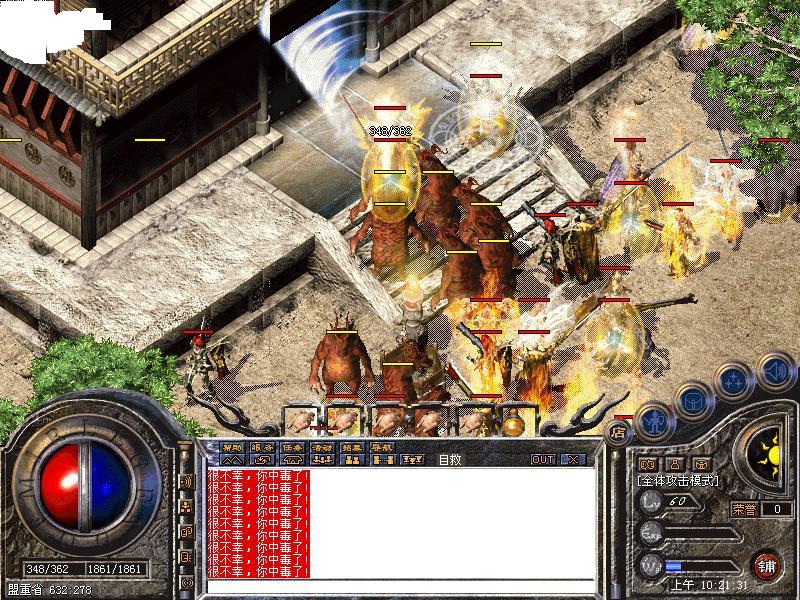Select the 自救 self-rescue option

(451, 460)
